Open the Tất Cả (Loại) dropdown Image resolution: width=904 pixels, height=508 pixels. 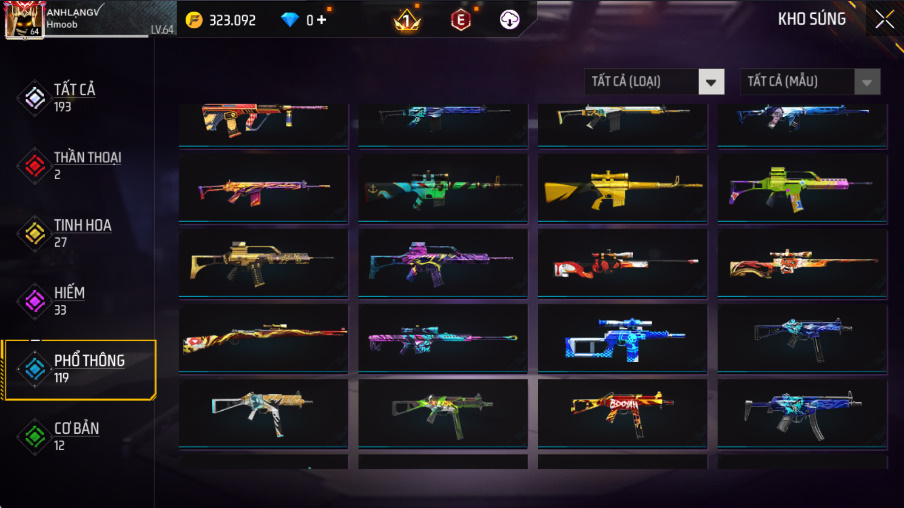pos(654,82)
